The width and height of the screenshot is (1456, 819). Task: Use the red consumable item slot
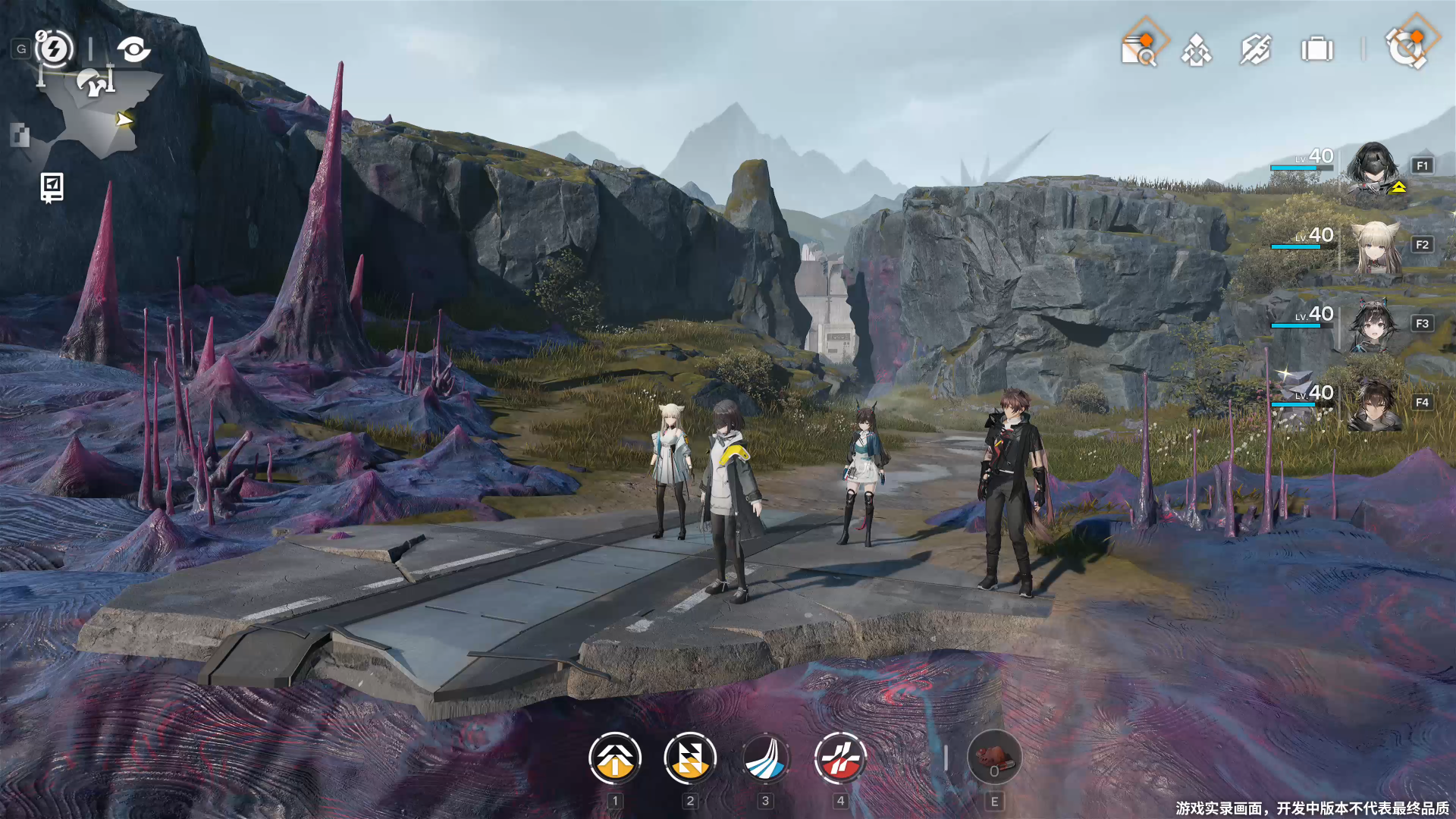(994, 758)
